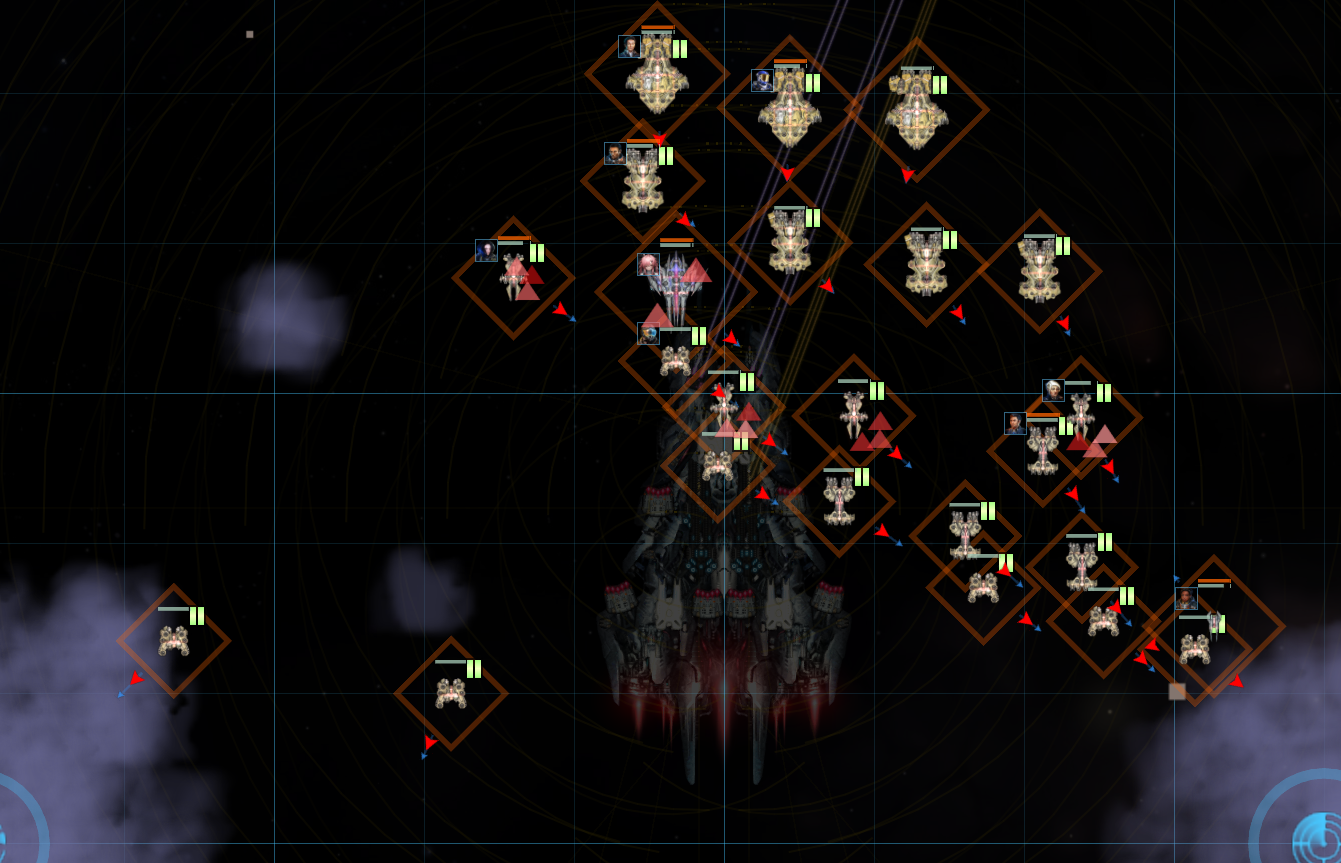Screen dimensions: 1341x863
Task: Click the pink-haired officer portrait
Action: 648,264
